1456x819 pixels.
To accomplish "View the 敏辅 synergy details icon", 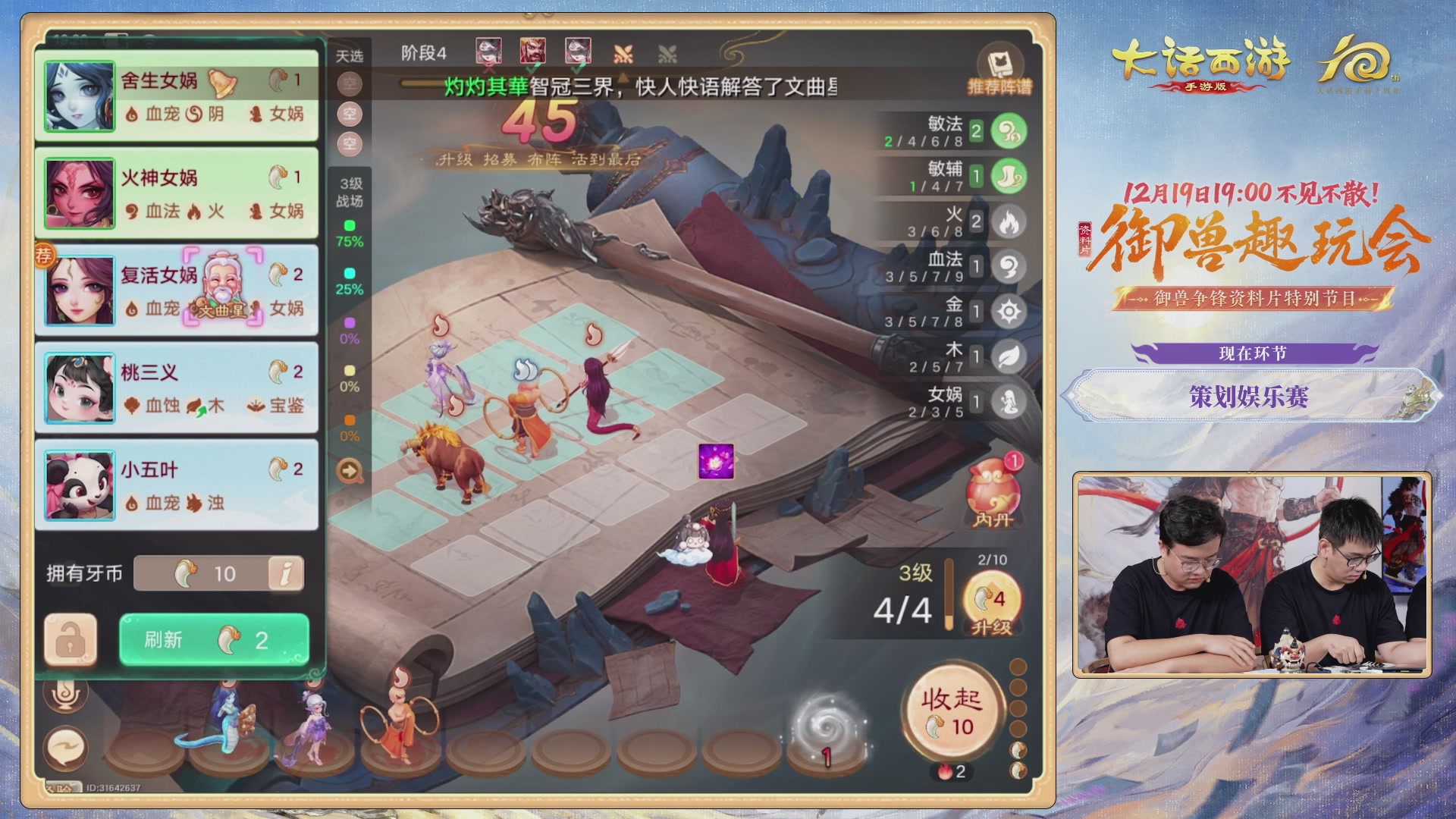I will coord(1009,177).
